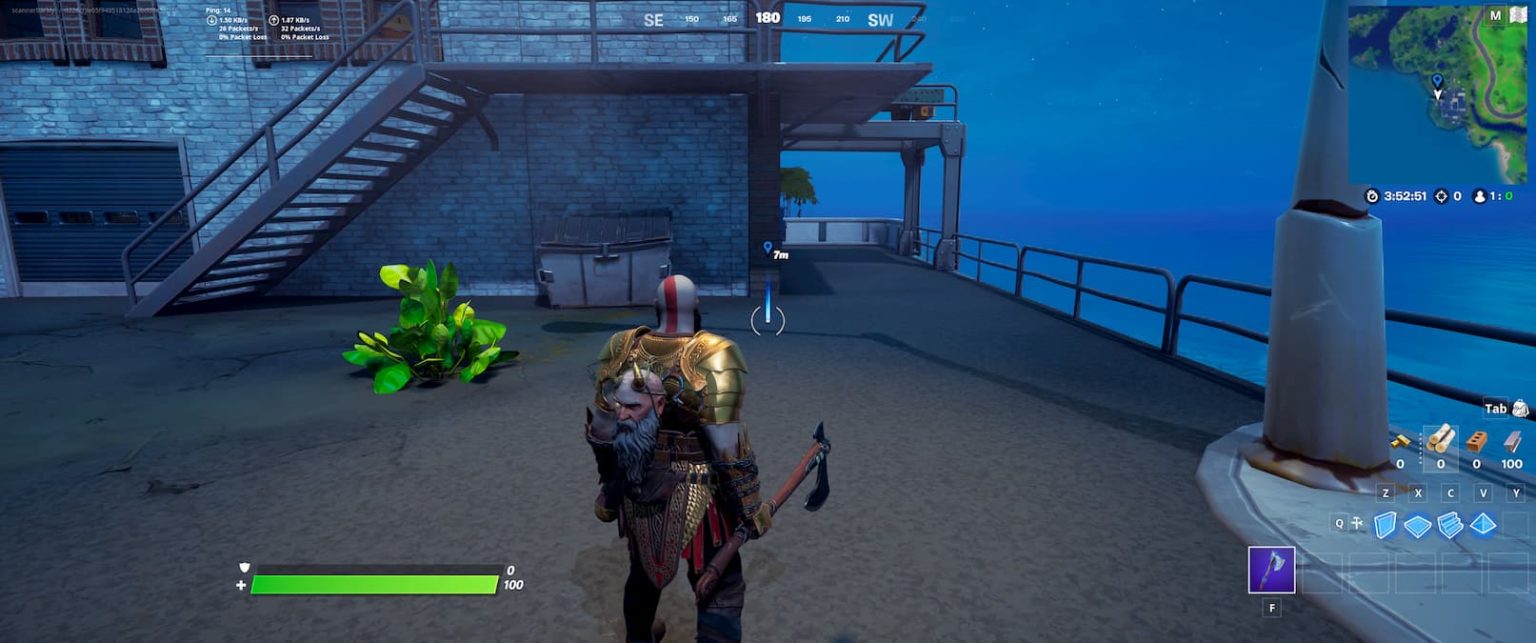Switch to the metal material icon
The height and width of the screenshot is (643, 1536).
1512,441
